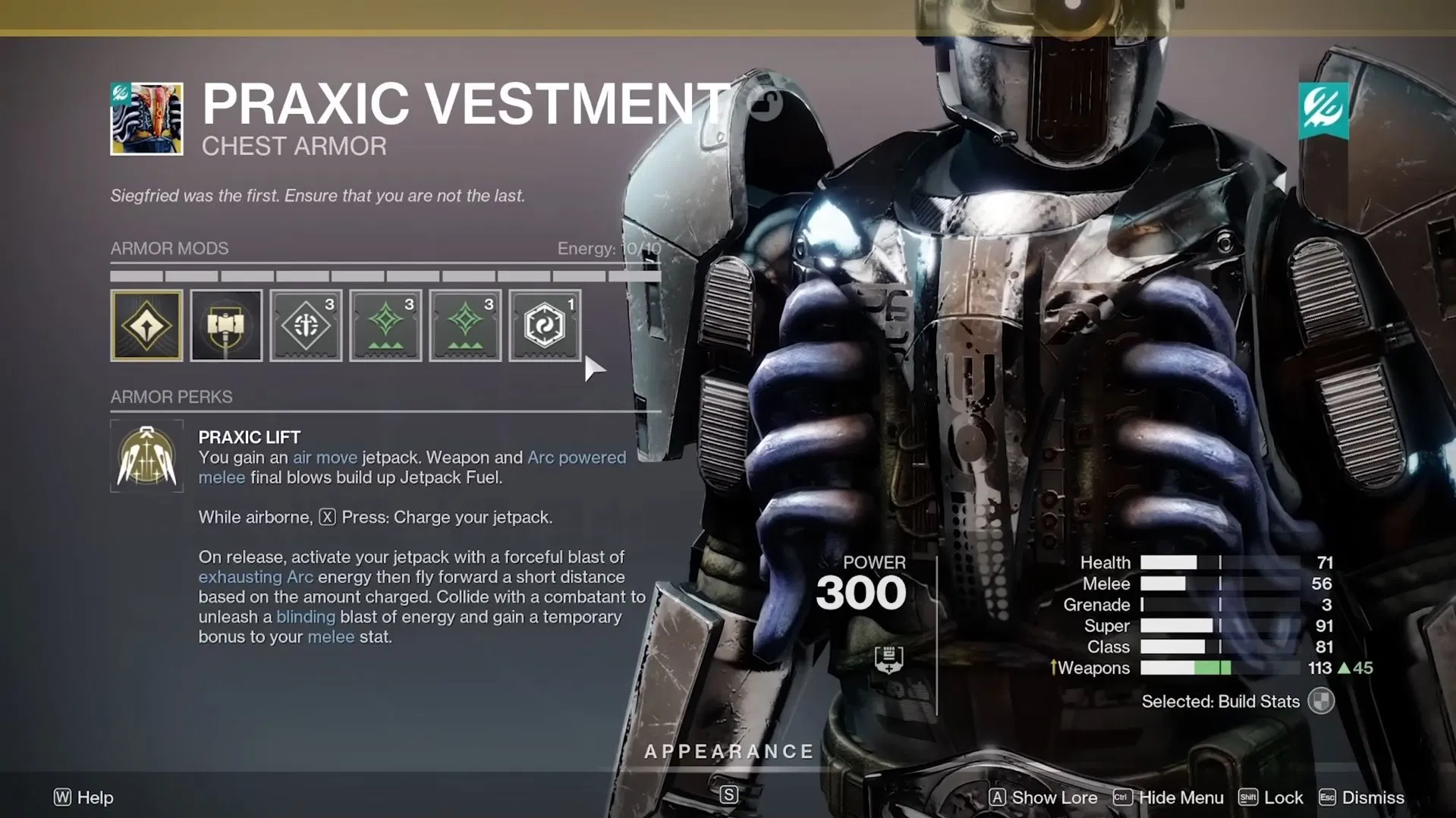
Task: Select the hexagon swirl mod costing 1
Action: point(545,326)
